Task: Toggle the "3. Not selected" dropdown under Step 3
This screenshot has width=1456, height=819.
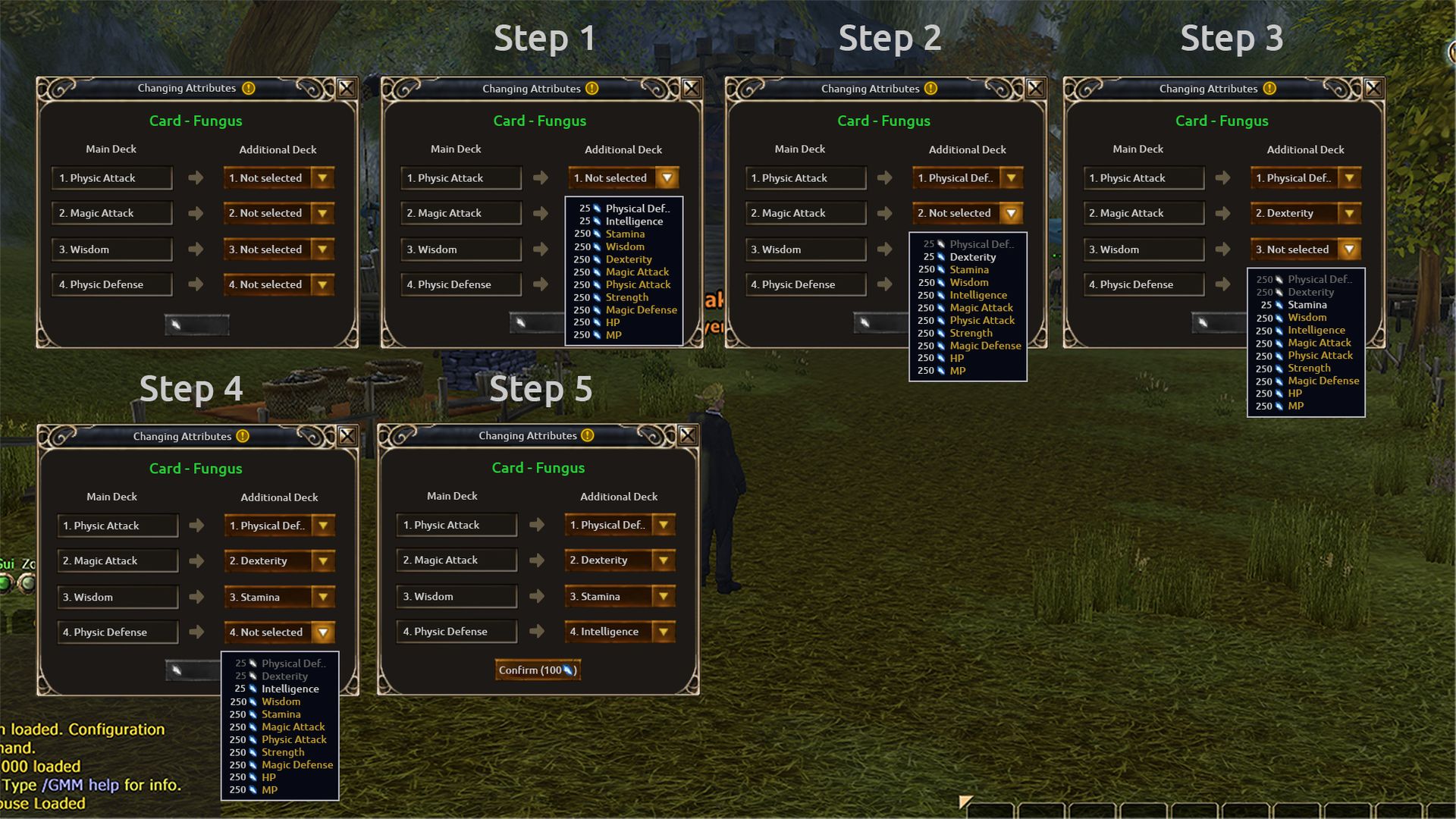Action: [1349, 249]
